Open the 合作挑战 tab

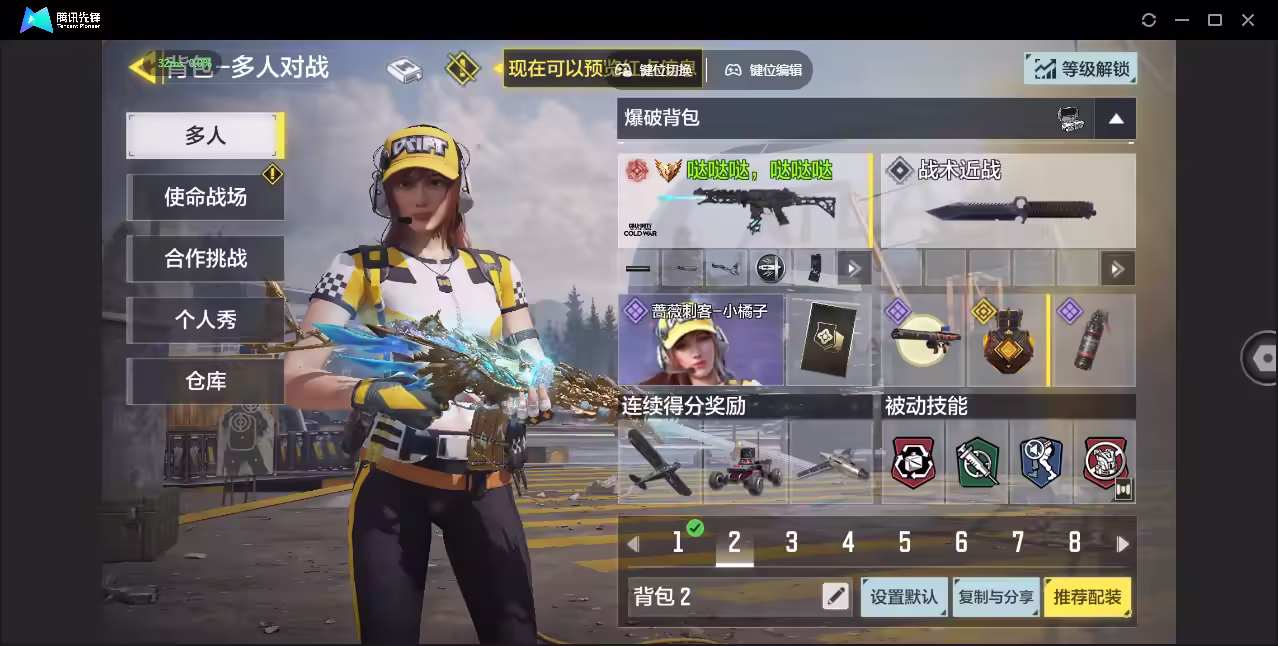(x=205, y=259)
